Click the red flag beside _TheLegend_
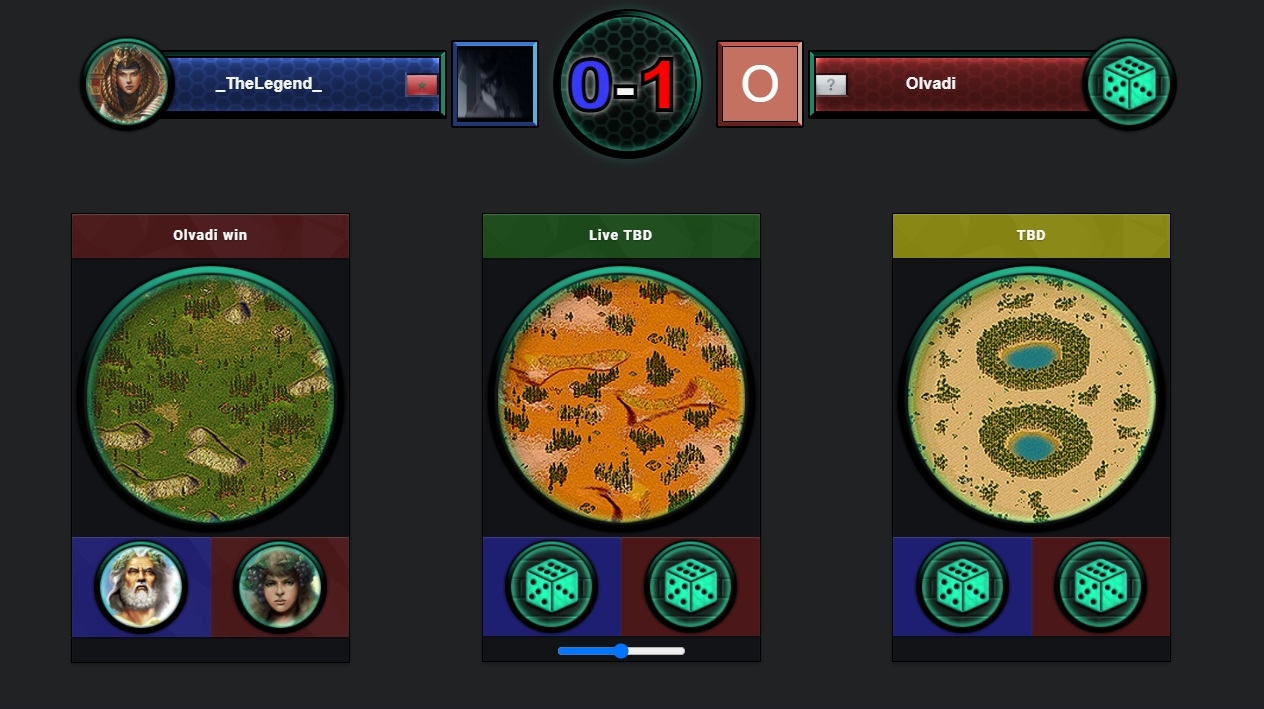 (421, 85)
